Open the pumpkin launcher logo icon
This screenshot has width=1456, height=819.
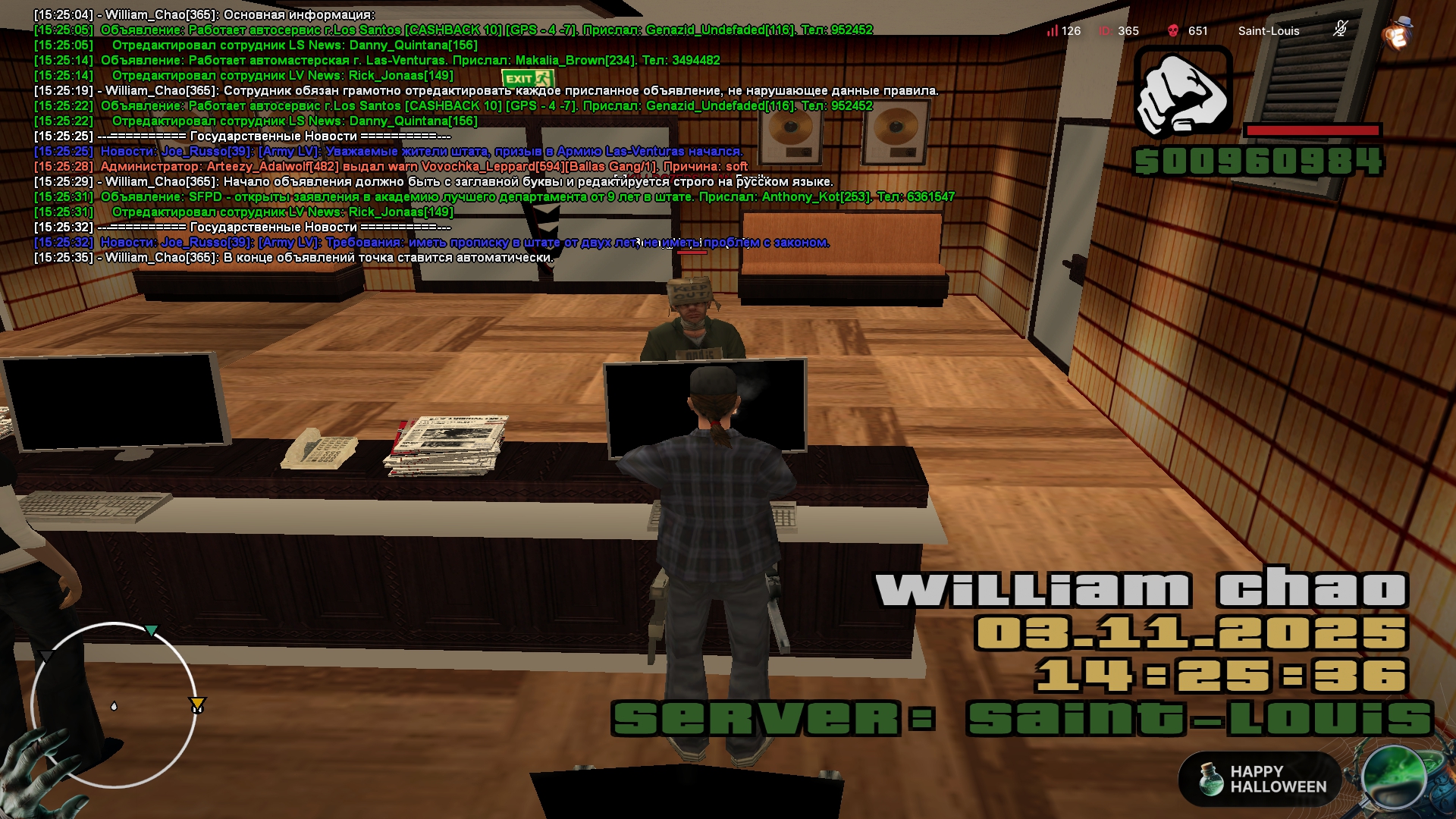[1397, 33]
